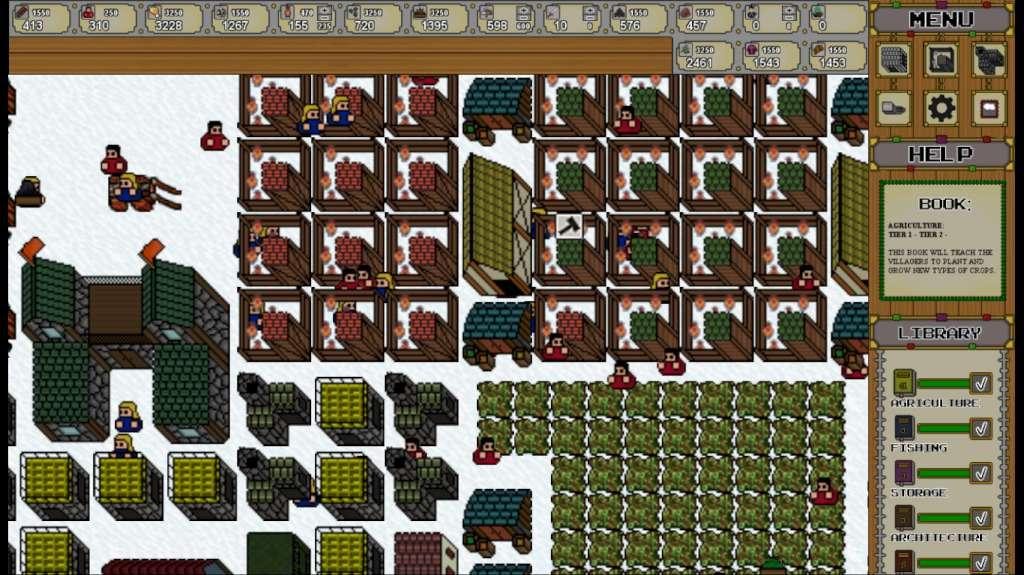Open the gear settings icon
This screenshot has width=1024, height=575.
tap(941, 108)
